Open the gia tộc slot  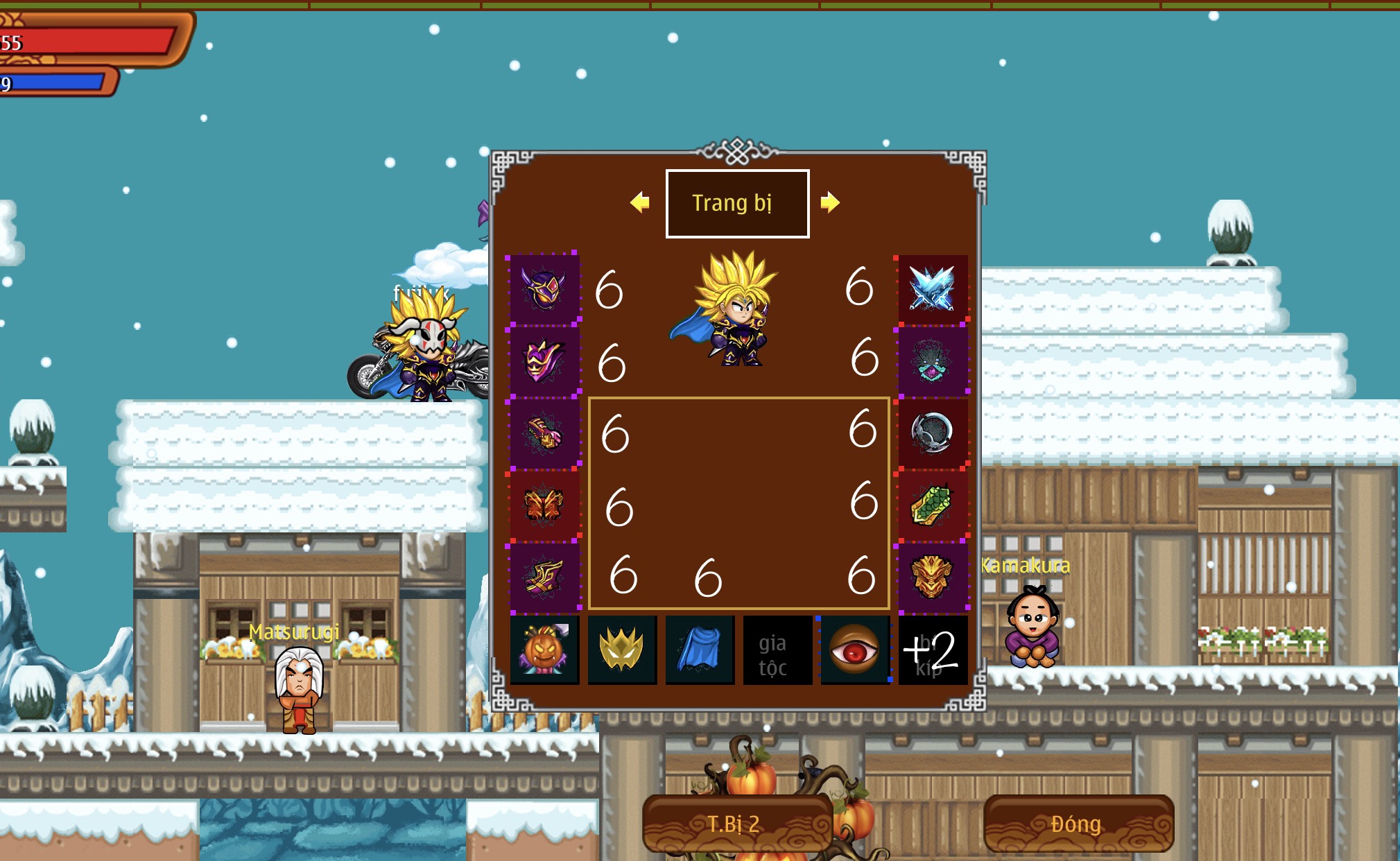(x=777, y=650)
